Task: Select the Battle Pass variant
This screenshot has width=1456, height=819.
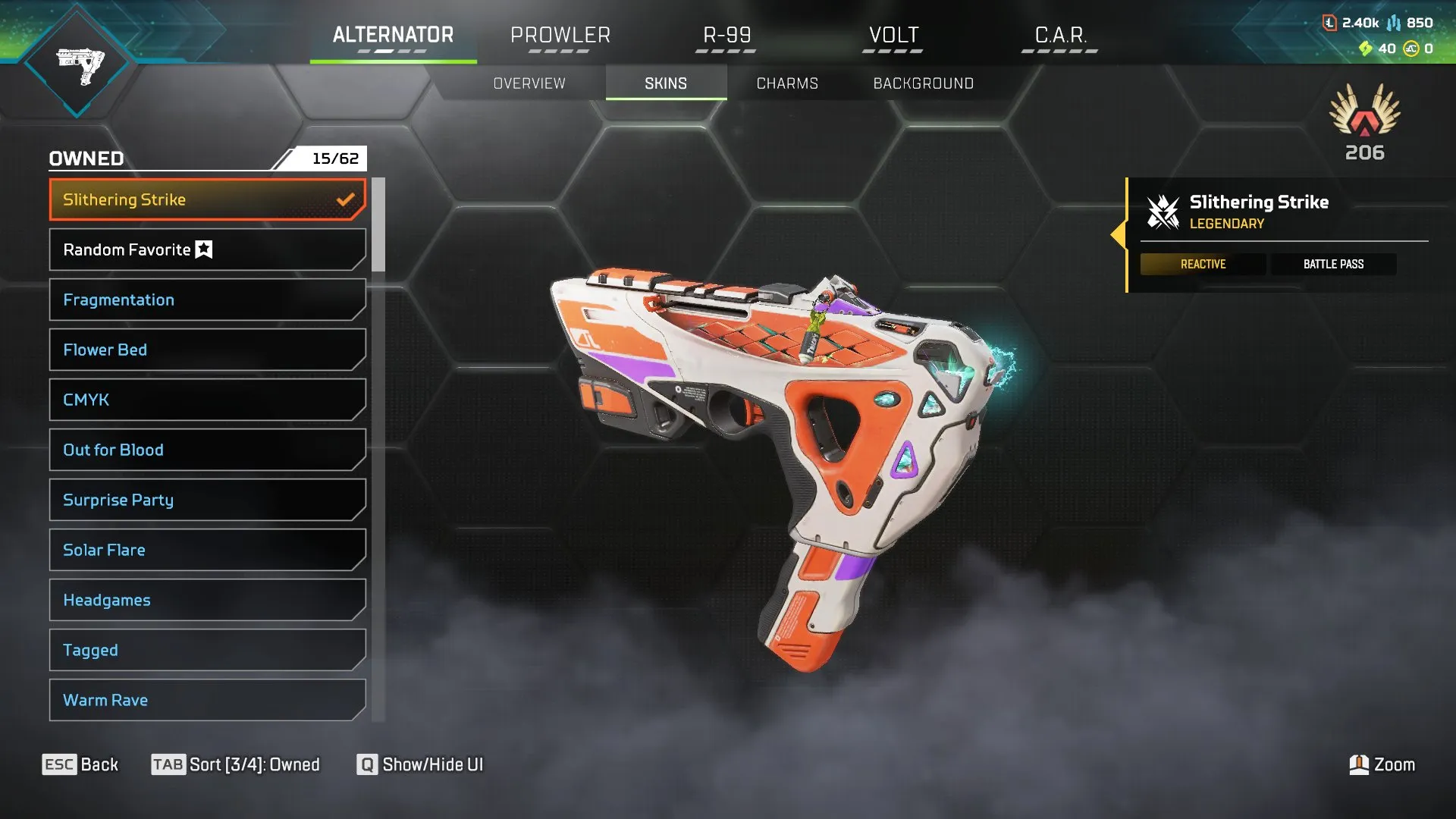Action: click(x=1333, y=264)
